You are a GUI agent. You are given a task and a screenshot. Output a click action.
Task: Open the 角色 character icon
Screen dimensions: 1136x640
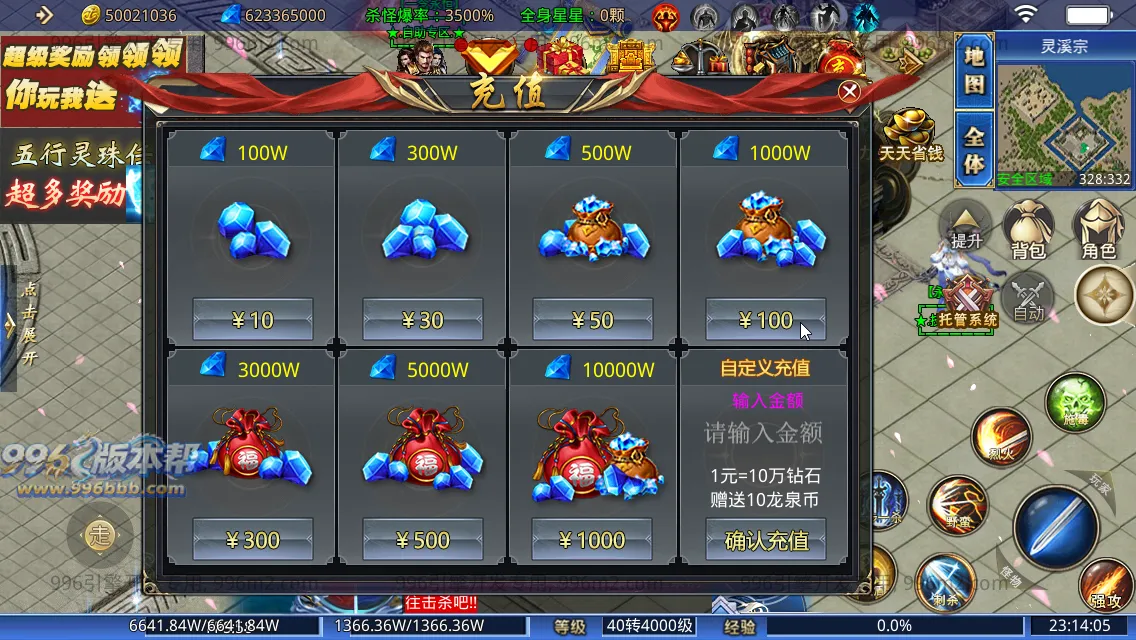[1098, 230]
